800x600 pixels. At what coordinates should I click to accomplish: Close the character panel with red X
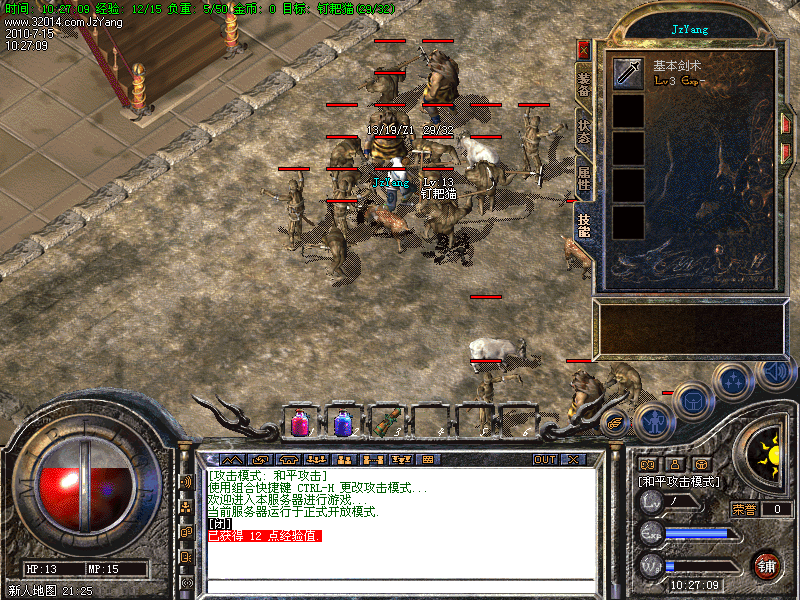[584, 50]
